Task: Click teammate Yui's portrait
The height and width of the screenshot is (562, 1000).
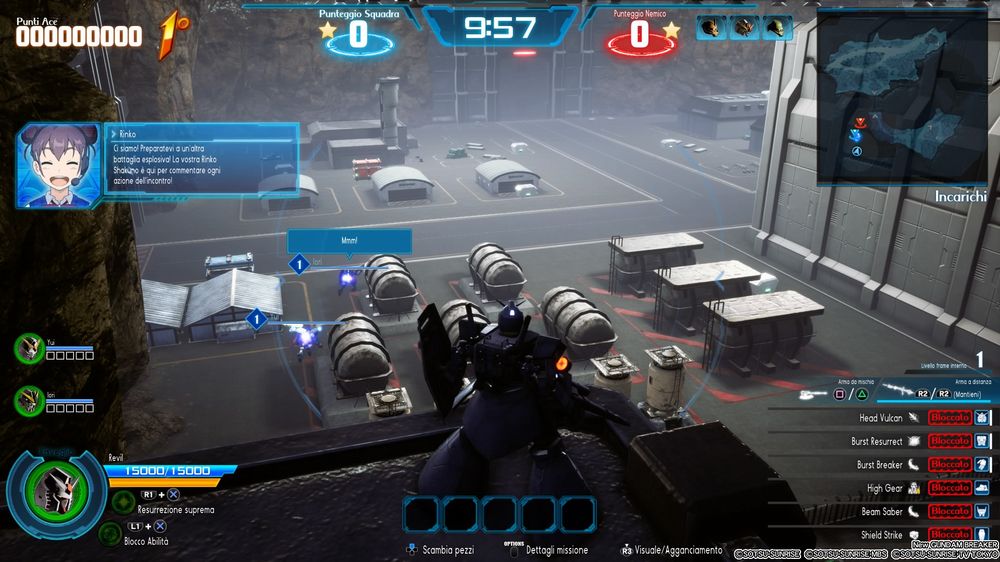Action: pyautogui.click(x=29, y=348)
